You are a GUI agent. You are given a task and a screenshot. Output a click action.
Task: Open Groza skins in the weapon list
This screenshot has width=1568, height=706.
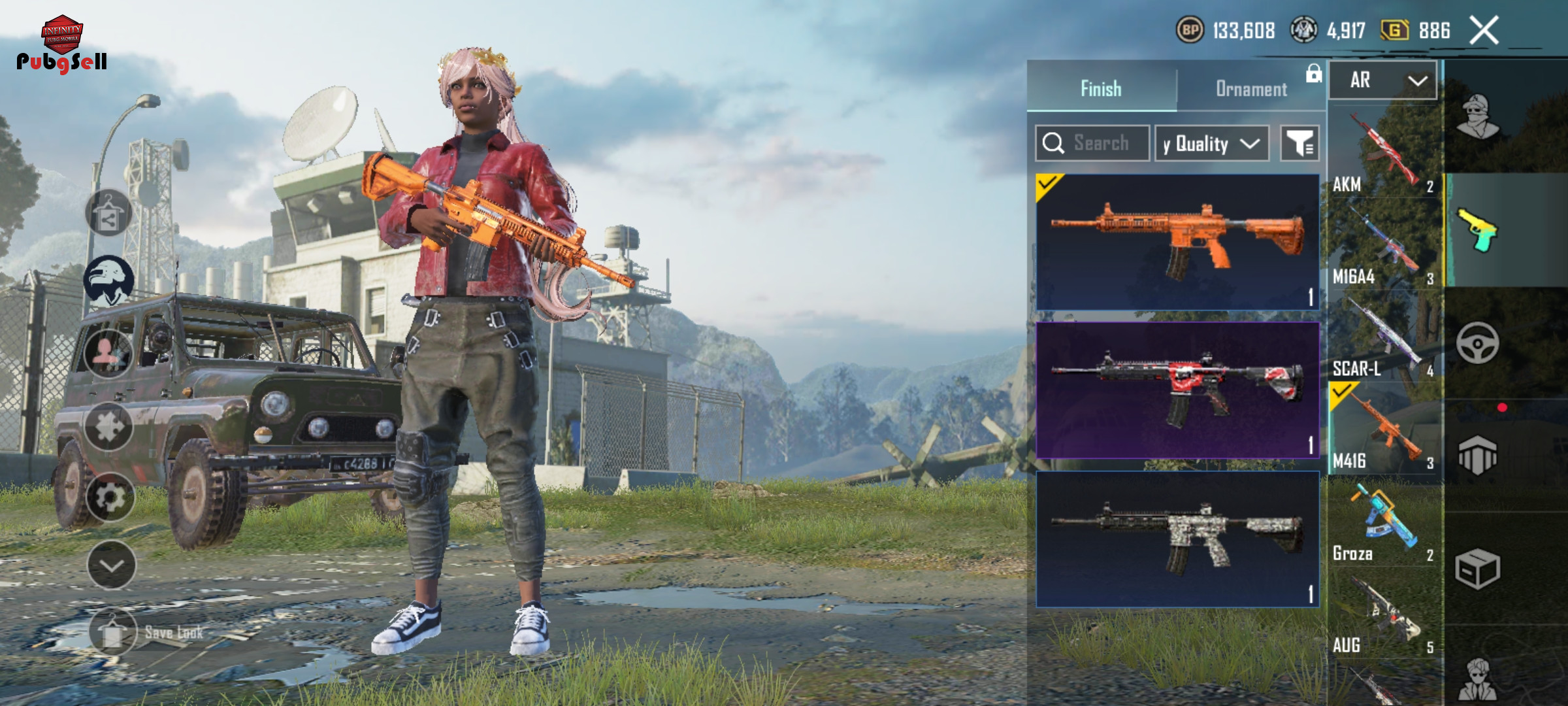1384,524
